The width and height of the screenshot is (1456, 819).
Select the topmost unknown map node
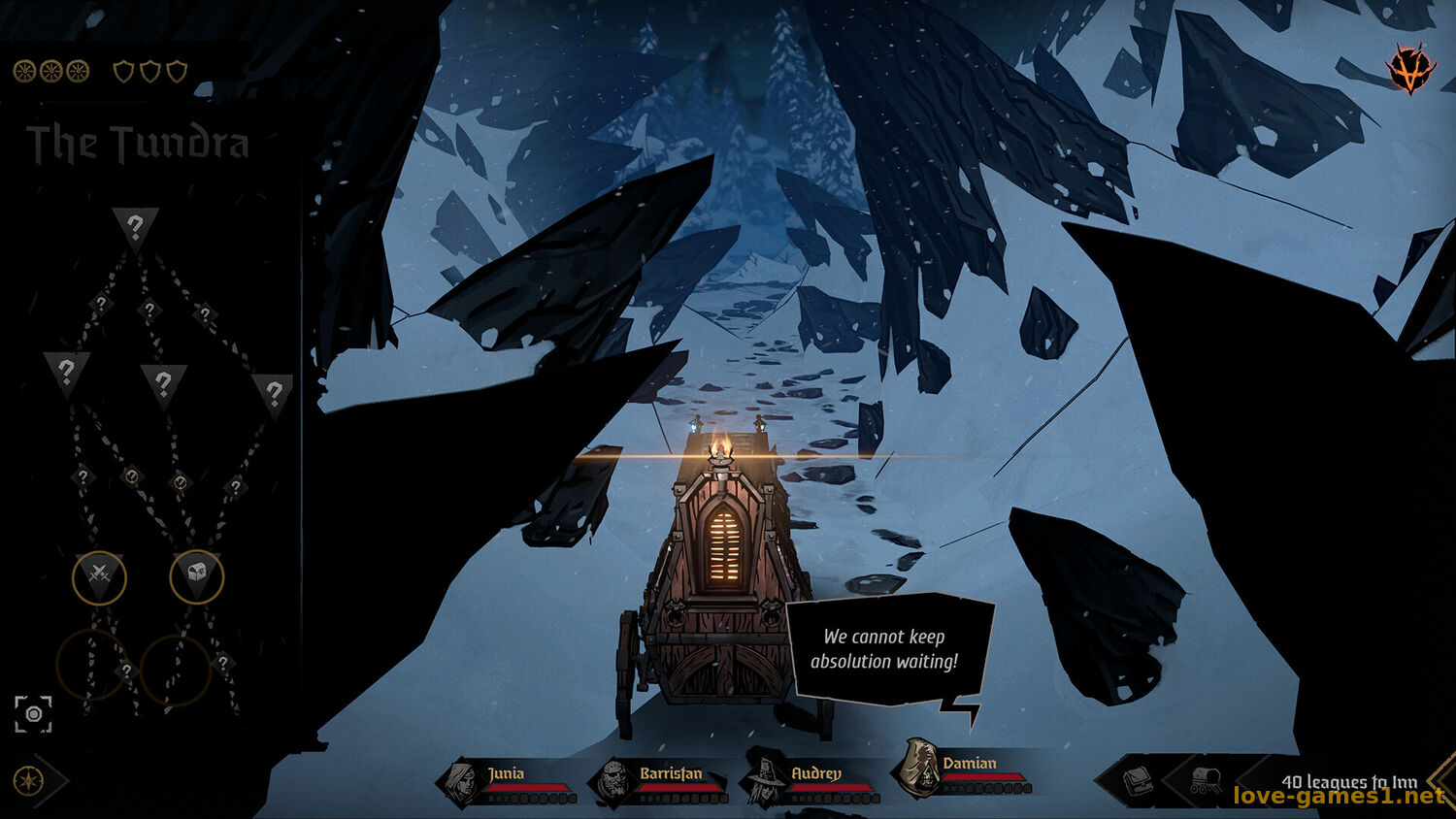135,229
